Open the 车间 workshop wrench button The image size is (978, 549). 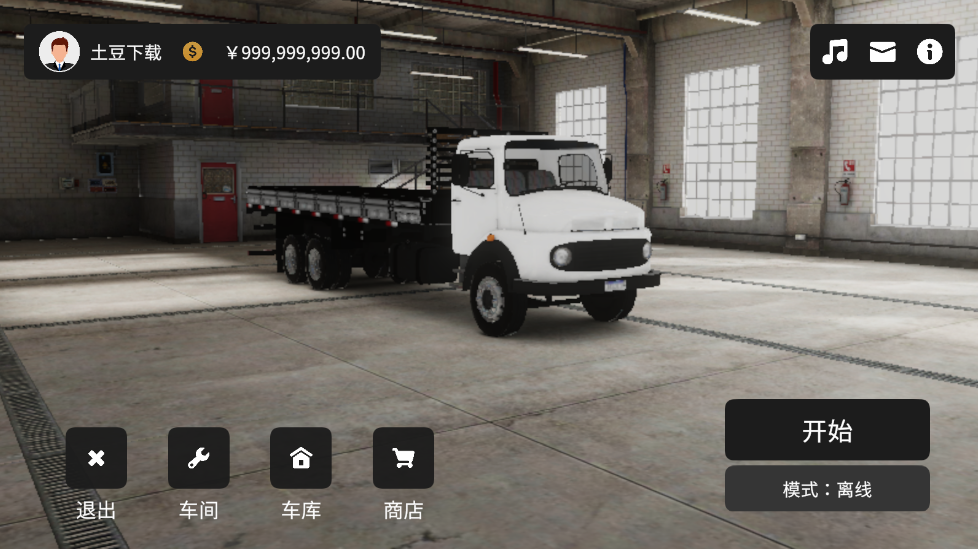198,458
